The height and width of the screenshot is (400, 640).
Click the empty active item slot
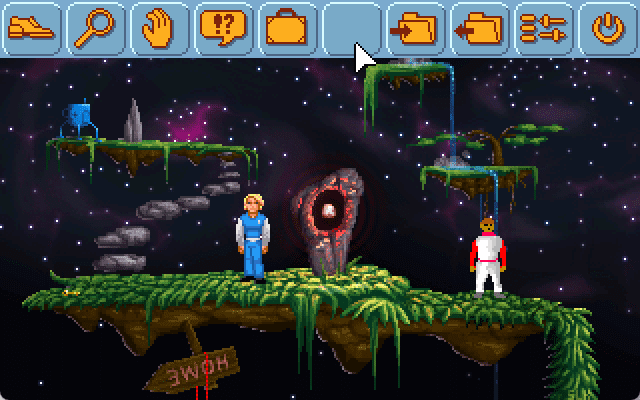coord(351,27)
